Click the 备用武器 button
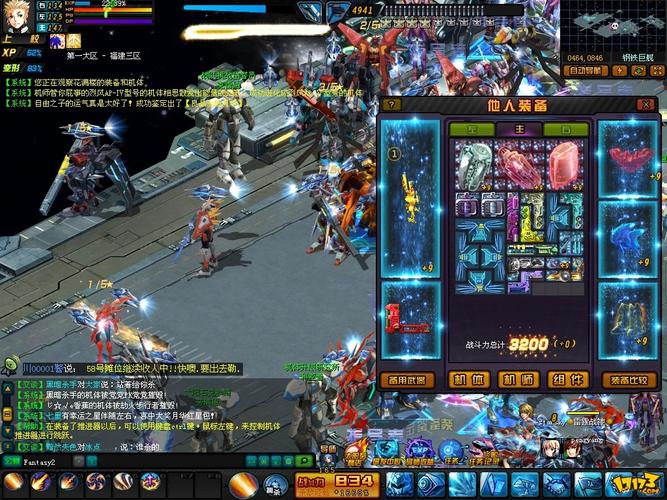This screenshot has width=667, height=500. pos(410,379)
